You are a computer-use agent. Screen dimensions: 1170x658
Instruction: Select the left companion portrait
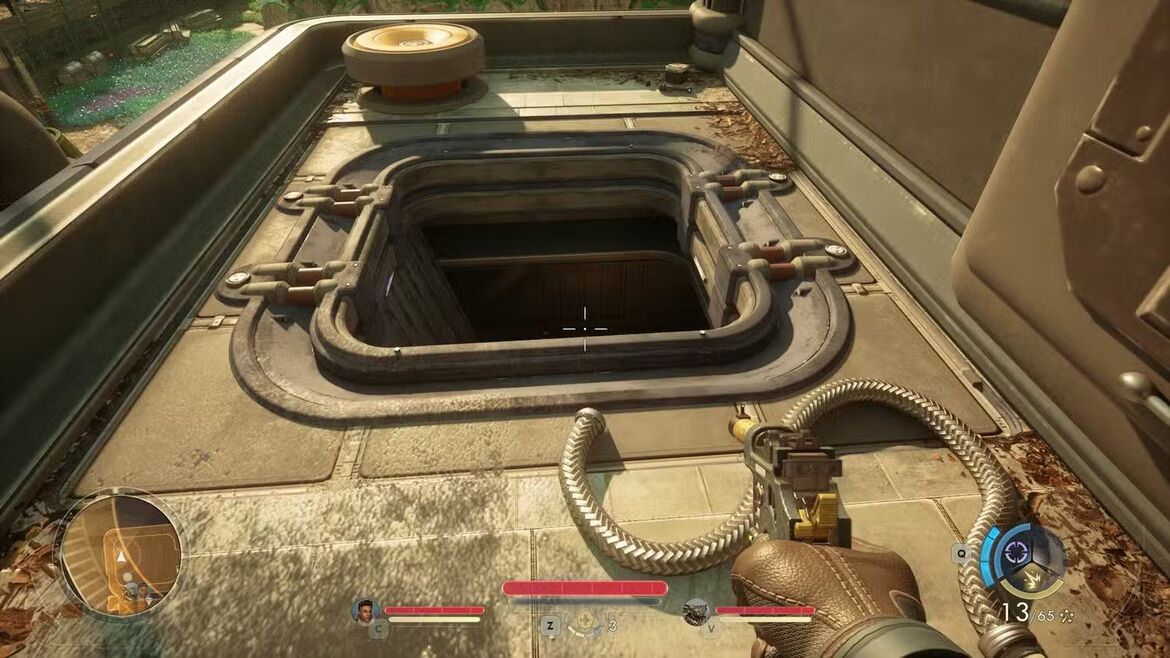coord(367,610)
